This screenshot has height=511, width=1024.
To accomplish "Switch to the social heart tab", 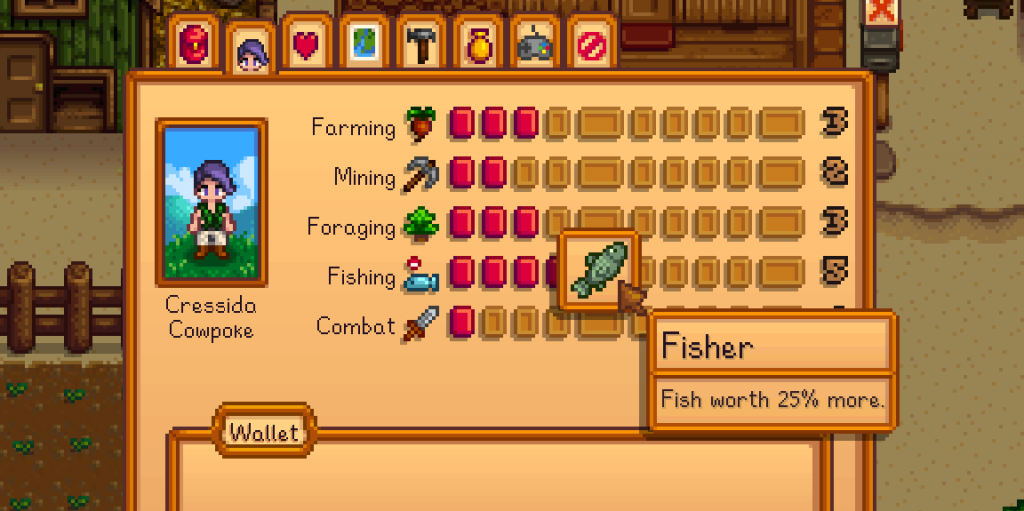I will tap(307, 44).
